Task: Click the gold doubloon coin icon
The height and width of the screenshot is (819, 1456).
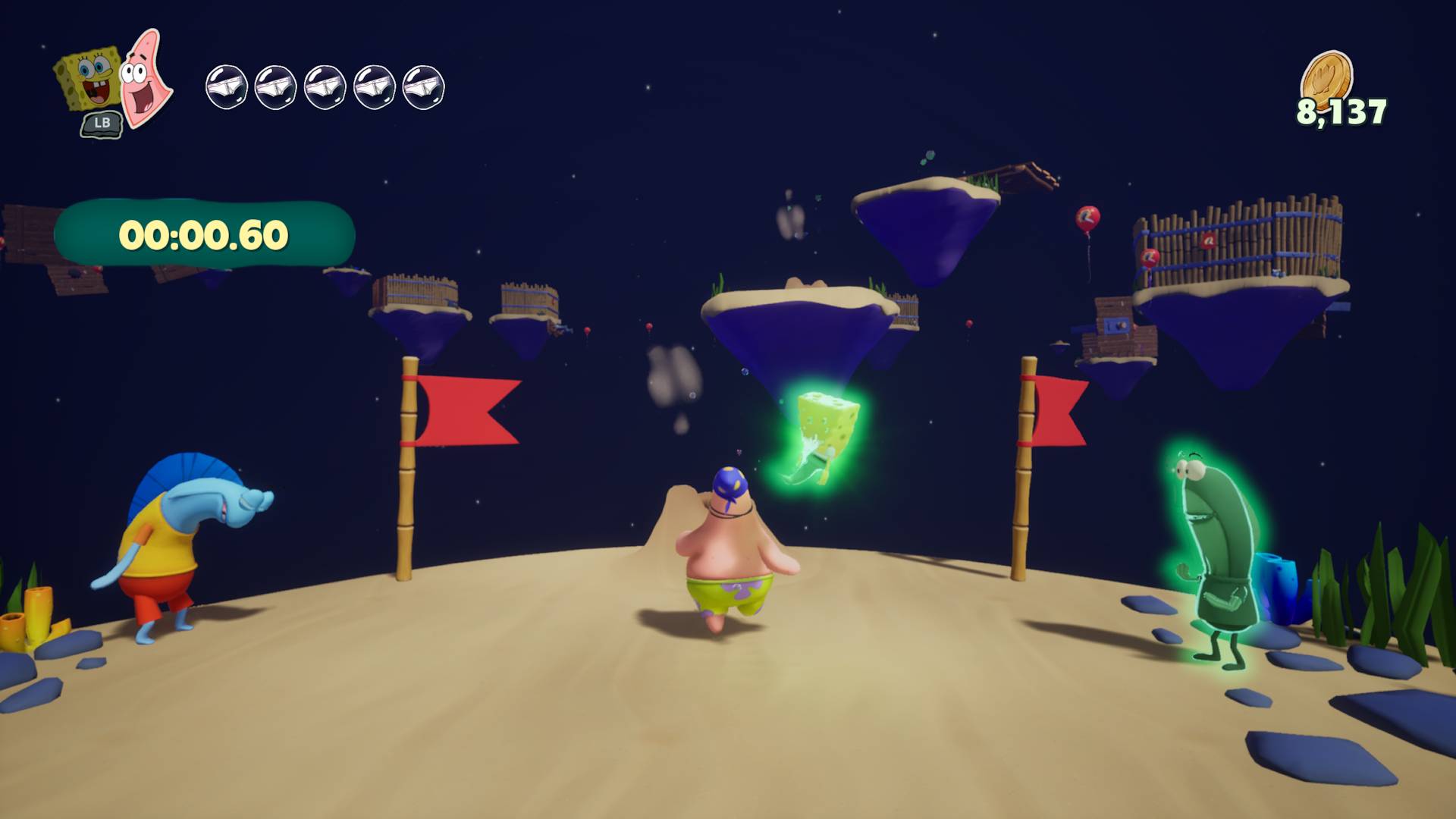Action: click(1327, 78)
